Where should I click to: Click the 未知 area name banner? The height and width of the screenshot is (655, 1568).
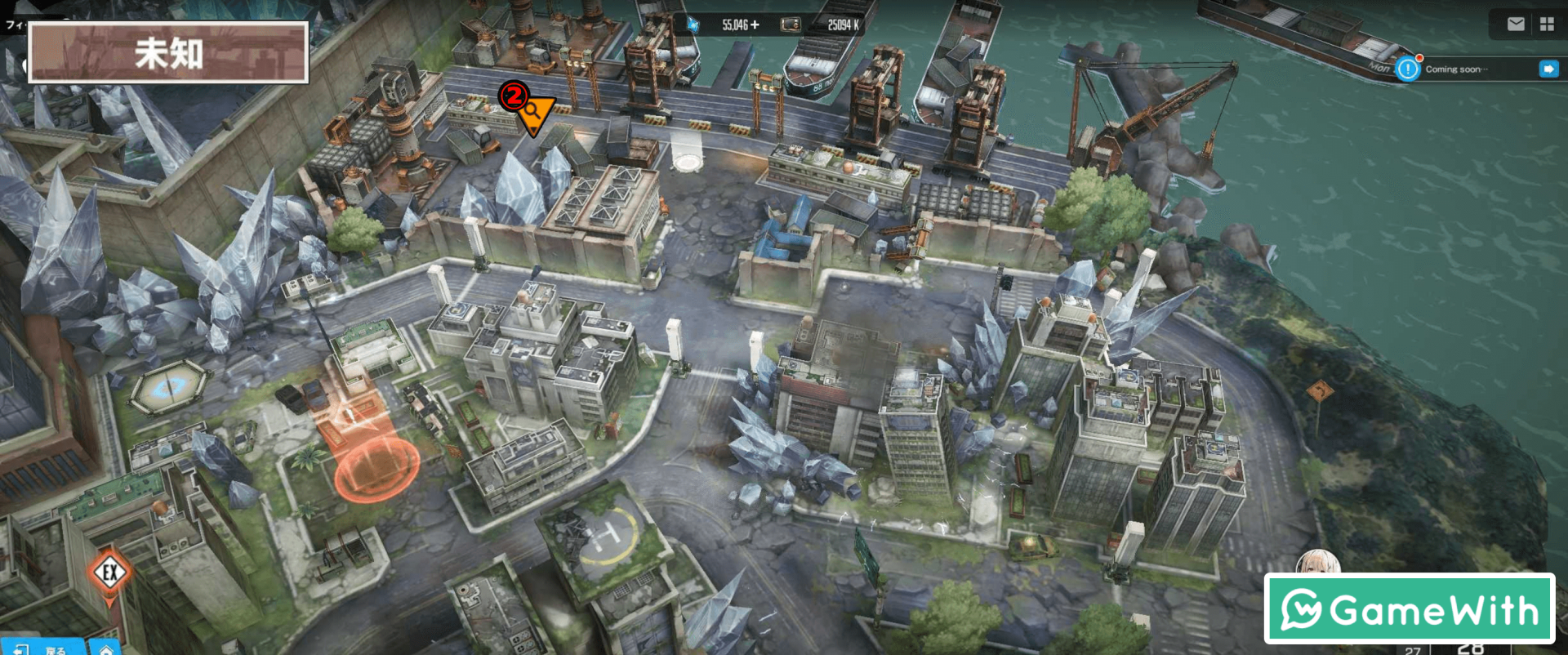168,53
